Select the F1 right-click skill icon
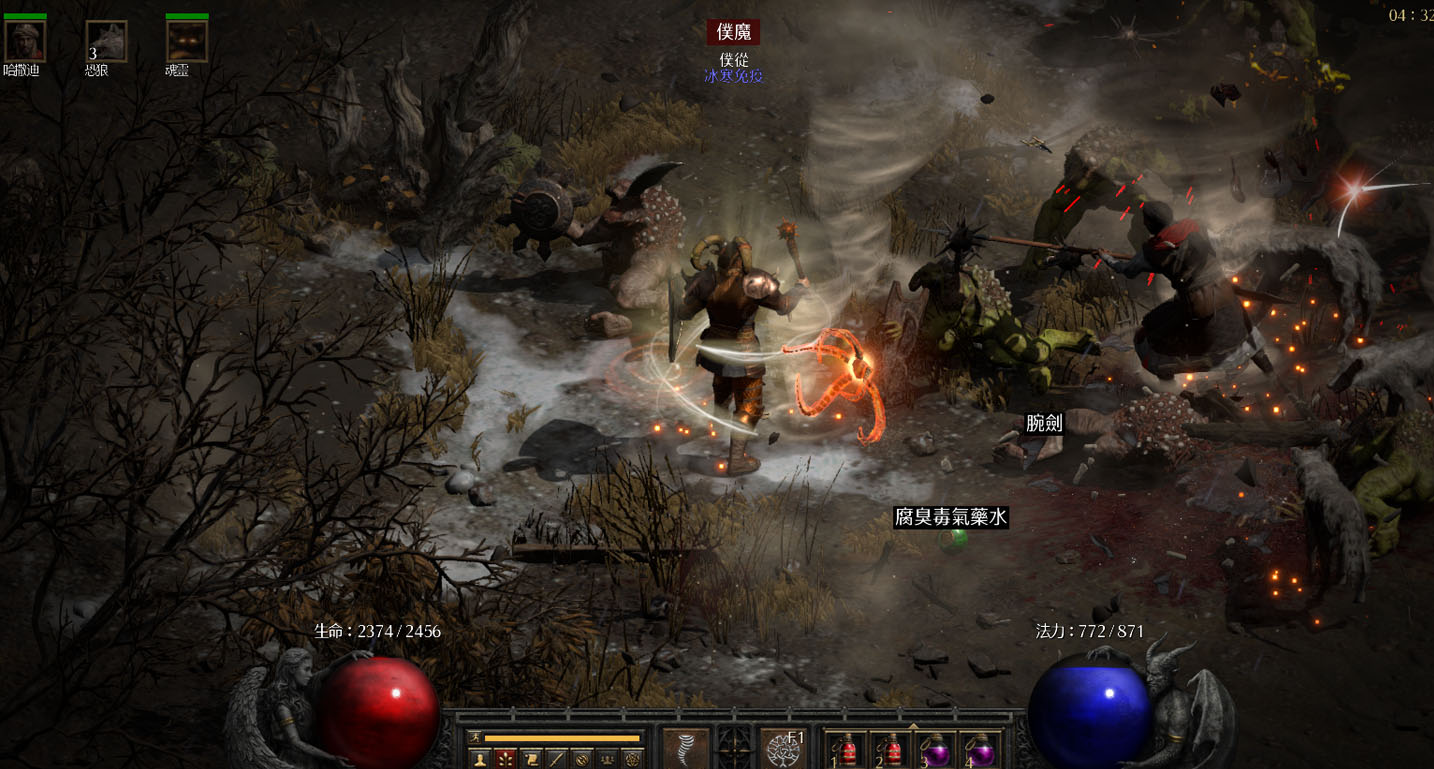1434x769 pixels. tap(784, 749)
